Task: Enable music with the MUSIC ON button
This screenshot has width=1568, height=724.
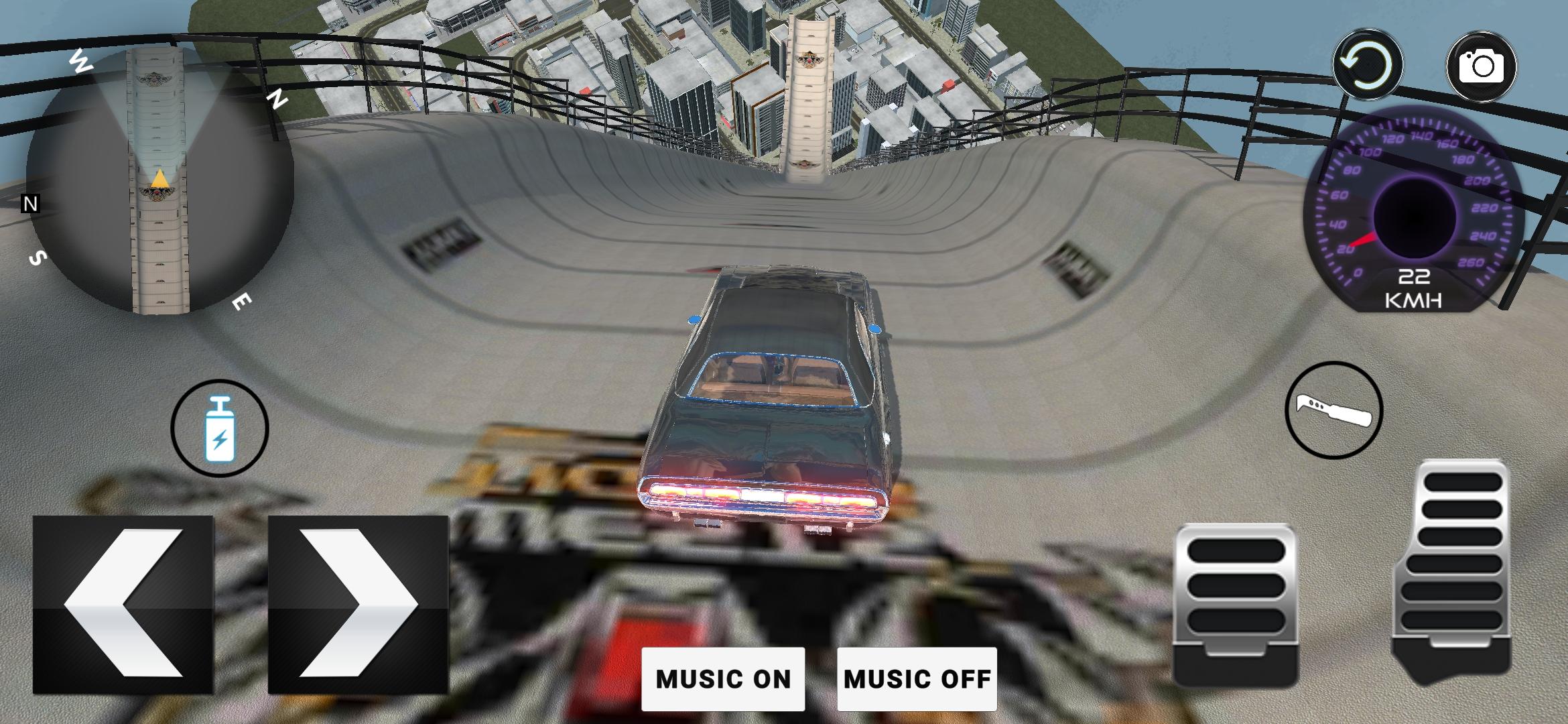Action: 722,679
